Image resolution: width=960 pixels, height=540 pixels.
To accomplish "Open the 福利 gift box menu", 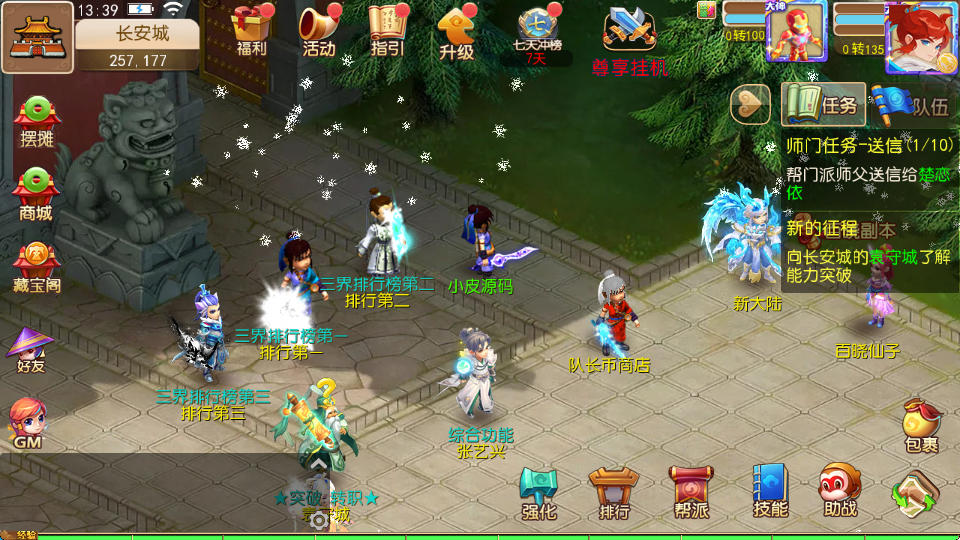I will click(x=252, y=30).
